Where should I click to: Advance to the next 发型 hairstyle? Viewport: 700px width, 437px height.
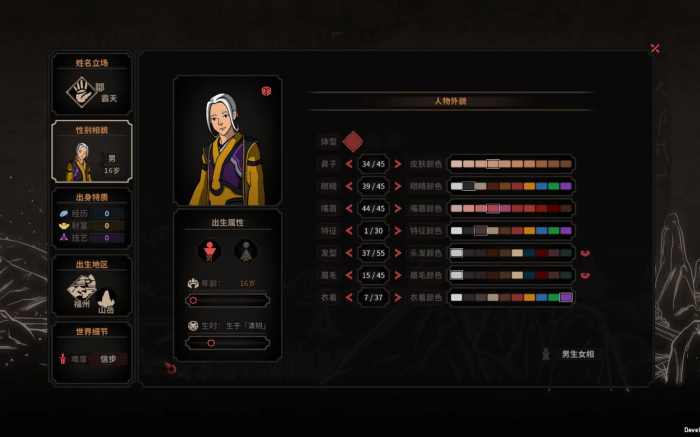point(398,253)
